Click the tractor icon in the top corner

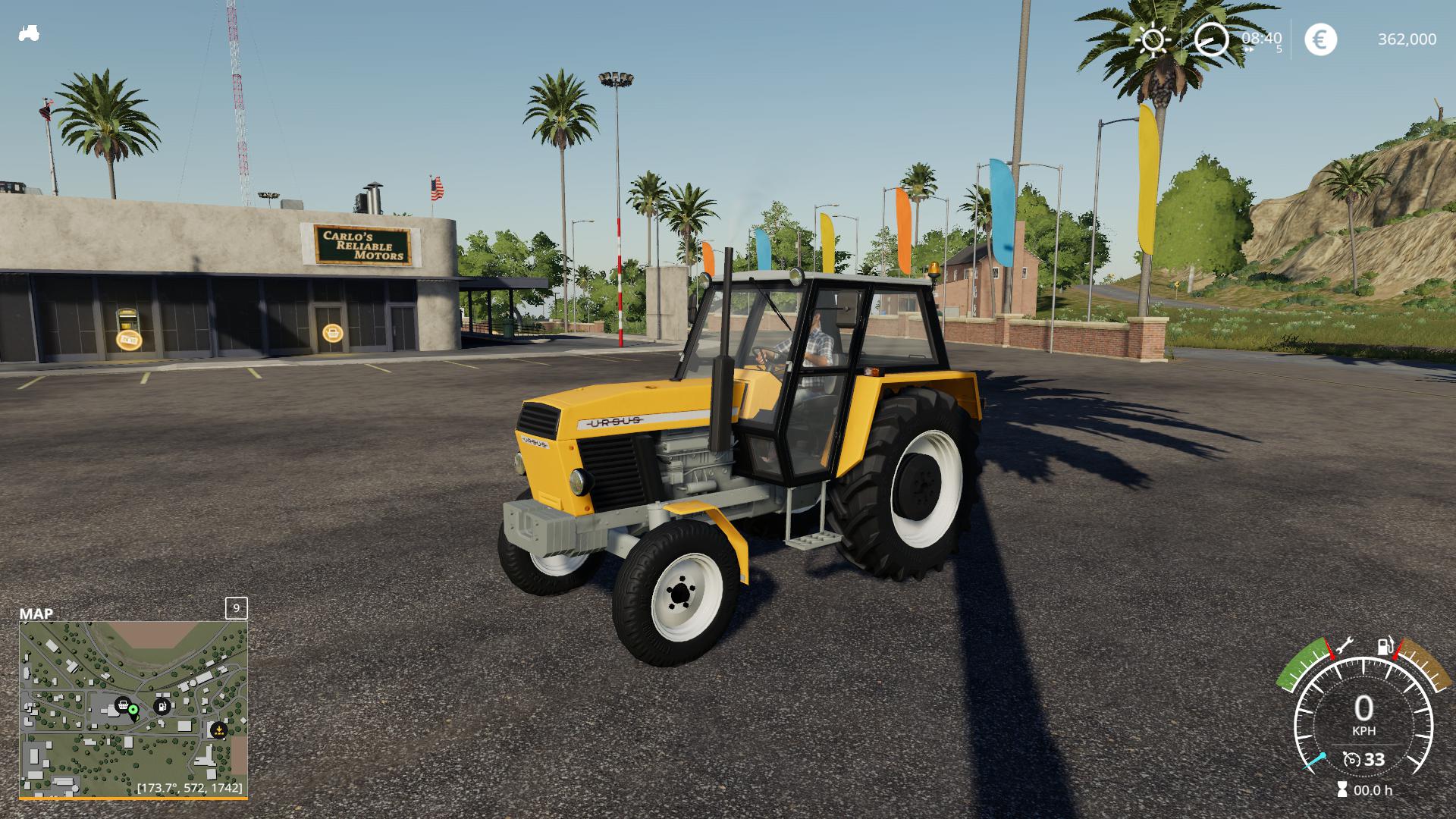(x=29, y=33)
